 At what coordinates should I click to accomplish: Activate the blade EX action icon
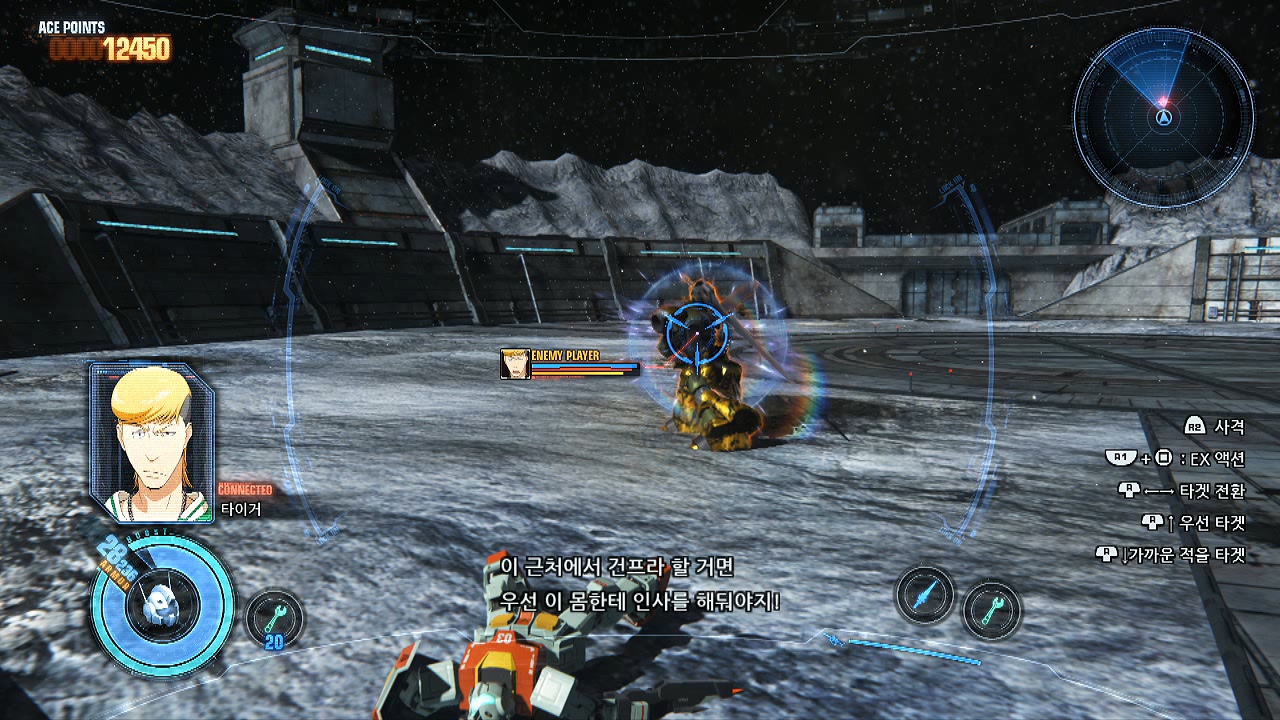[924, 595]
